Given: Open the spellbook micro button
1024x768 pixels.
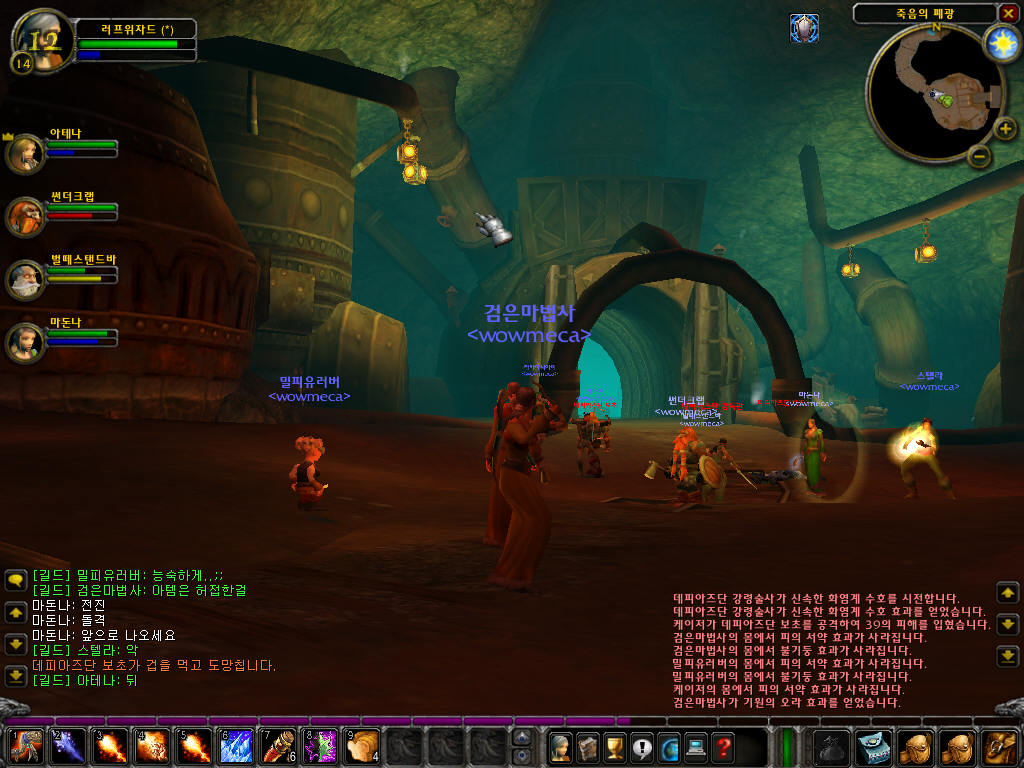Looking at the screenshot, I should tap(586, 746).
